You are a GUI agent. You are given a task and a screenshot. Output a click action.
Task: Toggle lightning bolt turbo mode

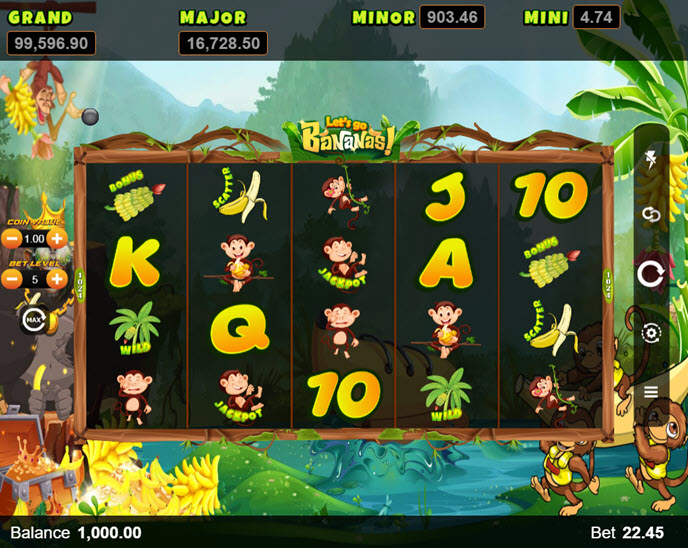click(651, 158)
